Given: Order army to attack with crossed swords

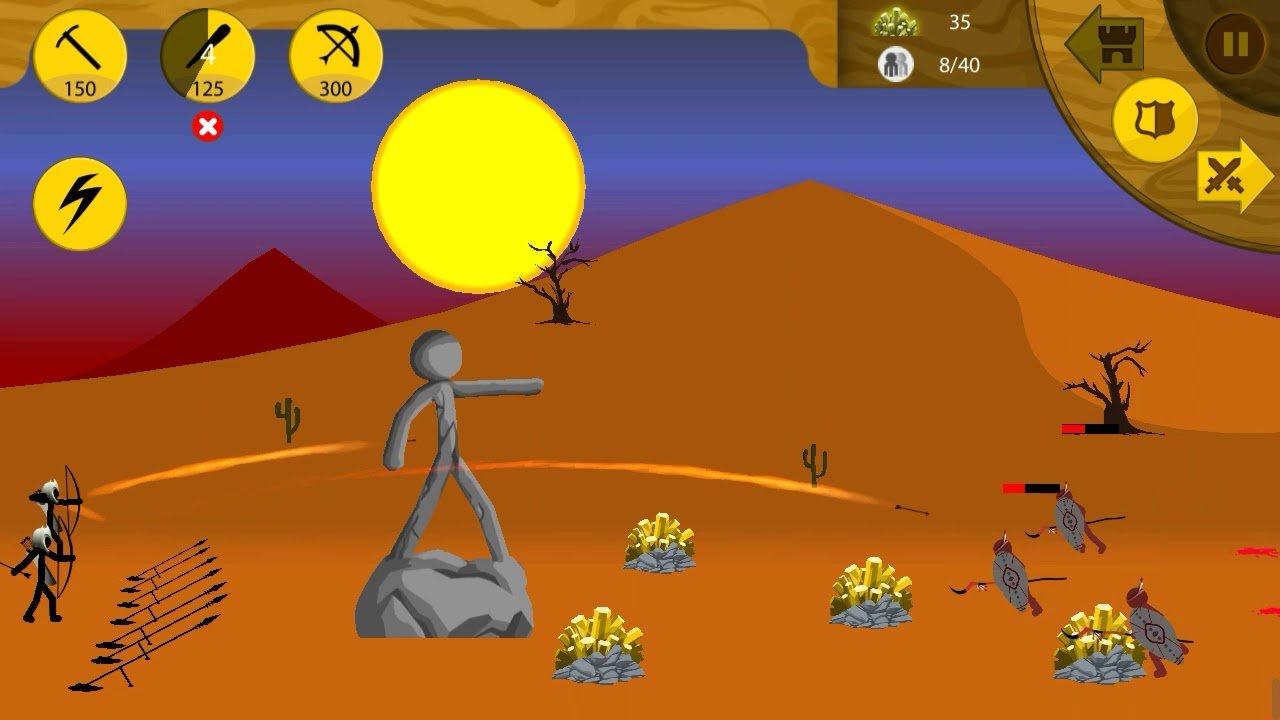Looking at the screenshot, I should point(1232,176).
